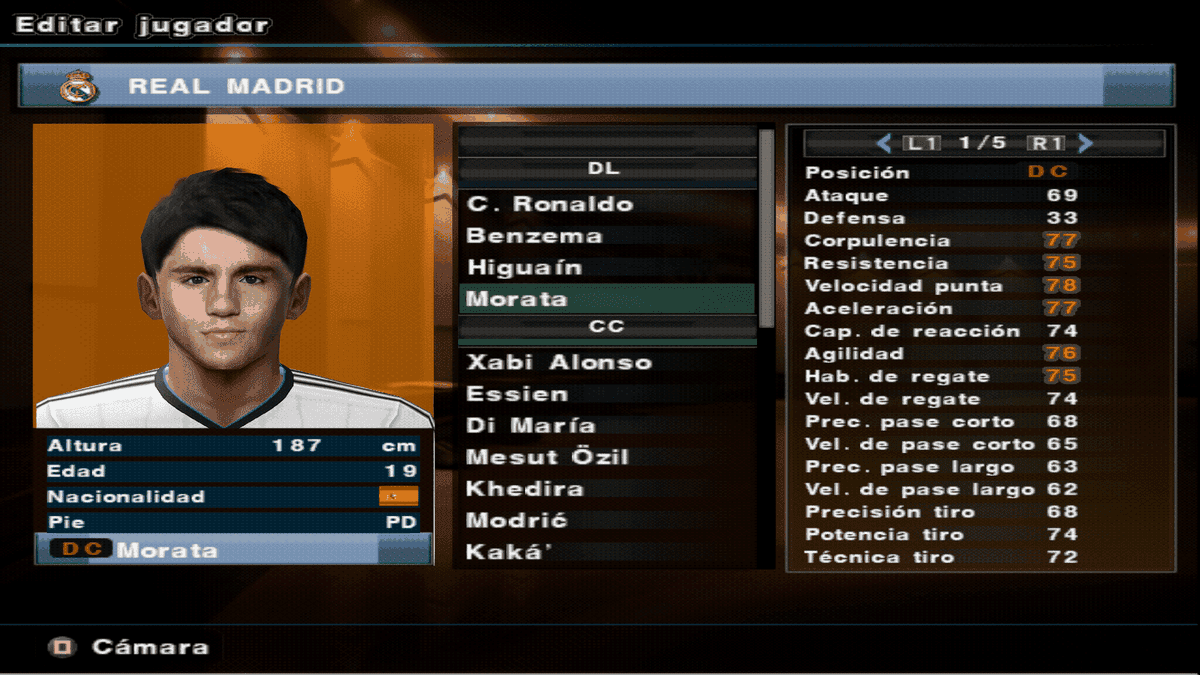This screenshot has width=1200, height=675.
Task: Select C. Ronaldo in the player list
Action: [x=550, y=204]
